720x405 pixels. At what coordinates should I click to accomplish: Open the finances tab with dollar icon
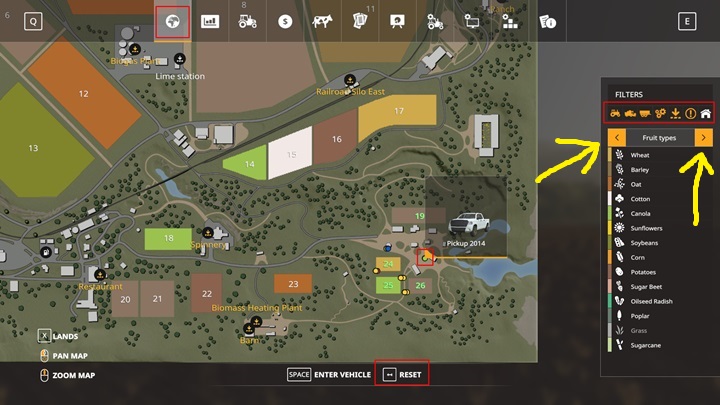(x=285, y=22)
